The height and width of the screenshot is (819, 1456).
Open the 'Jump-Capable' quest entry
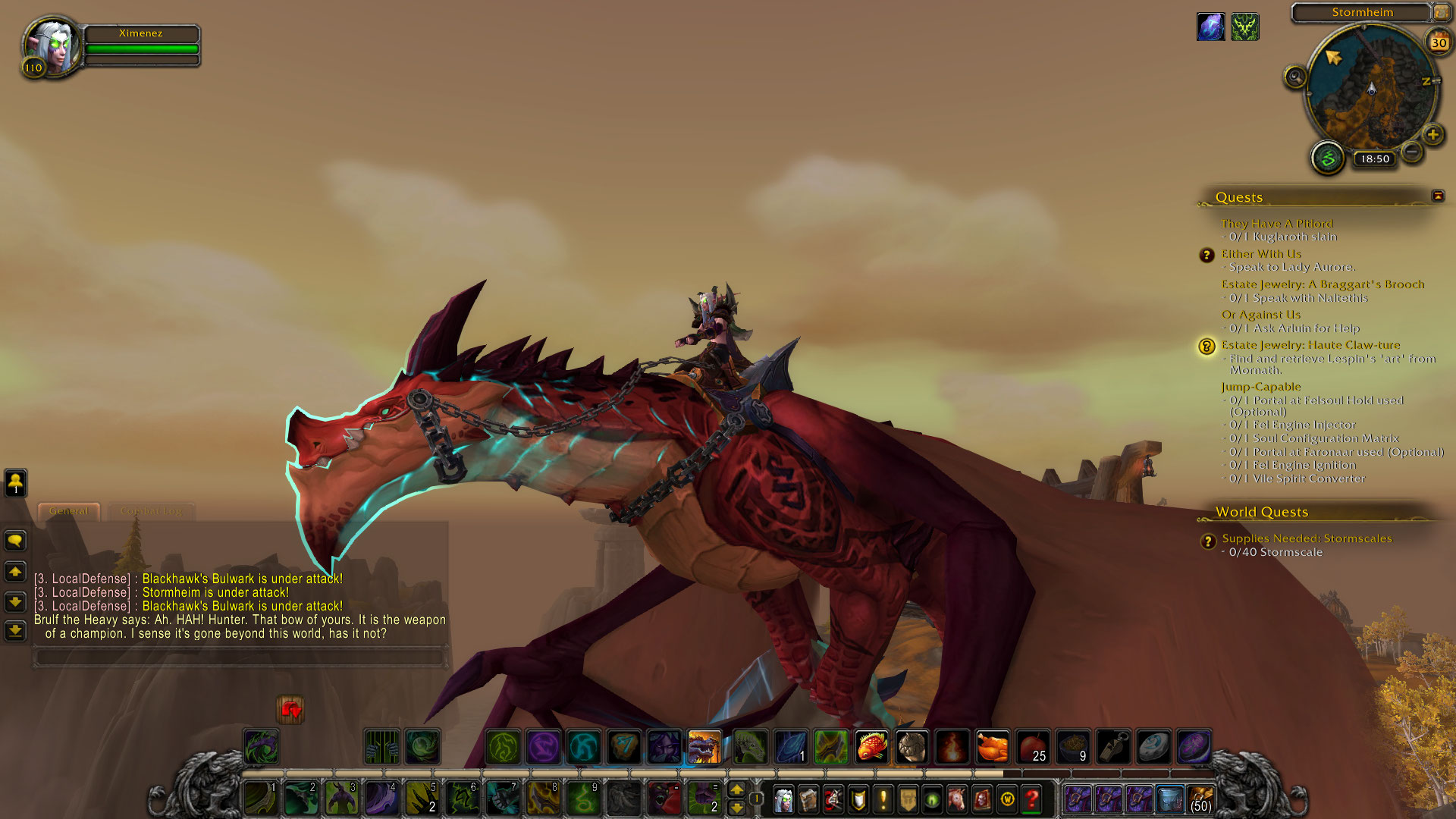click(x=1260, y=387)
